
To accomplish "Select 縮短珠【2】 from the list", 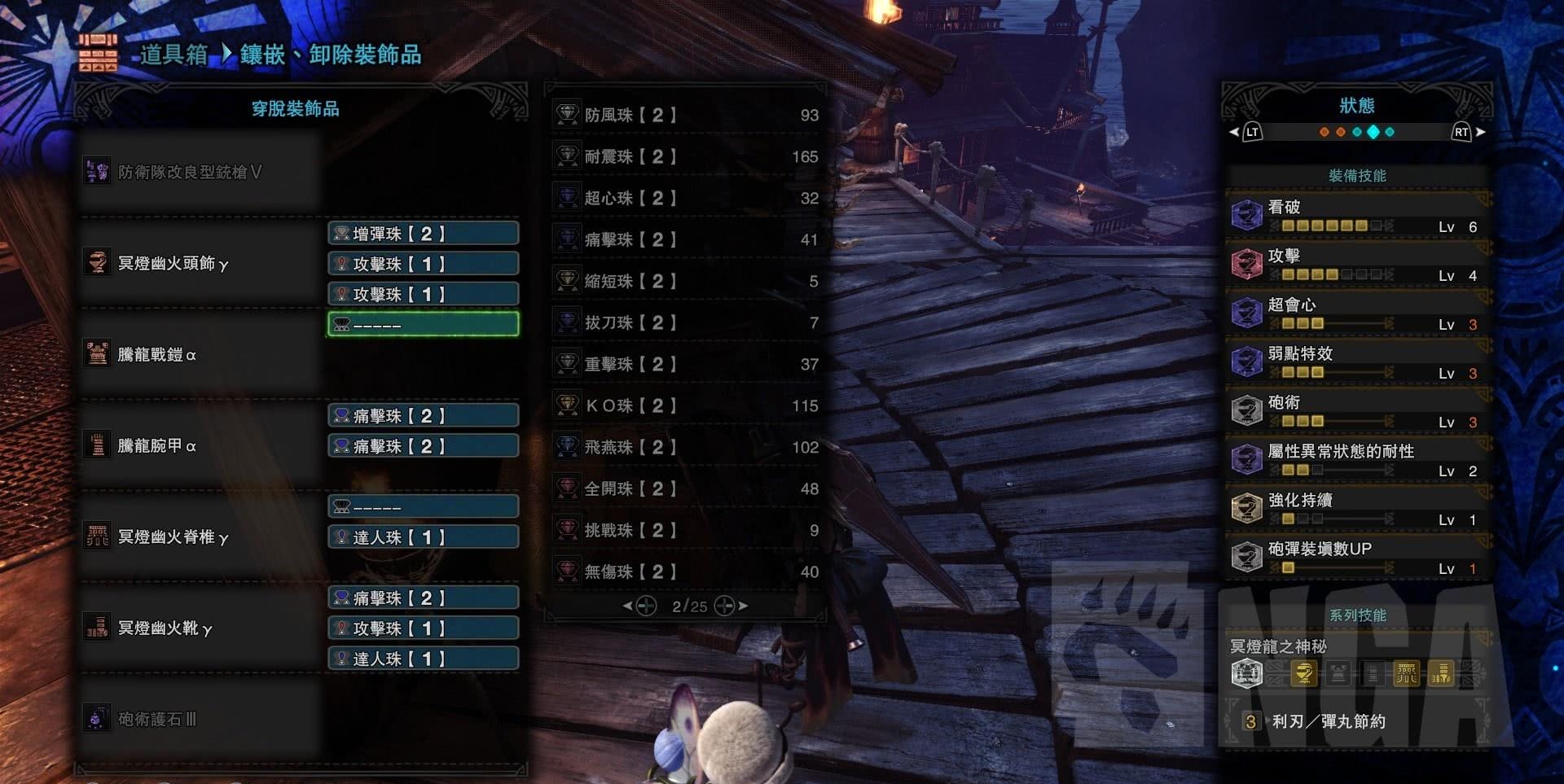I will [686, 282].
